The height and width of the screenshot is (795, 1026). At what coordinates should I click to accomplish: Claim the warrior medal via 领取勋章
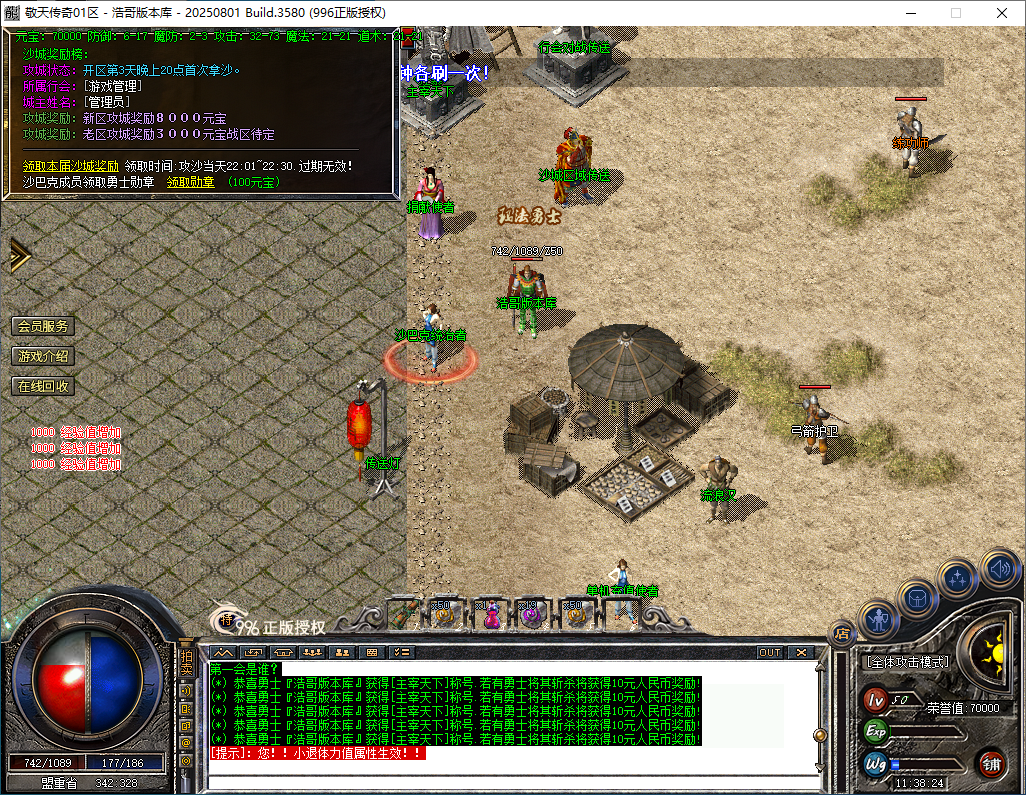point(190,182)
